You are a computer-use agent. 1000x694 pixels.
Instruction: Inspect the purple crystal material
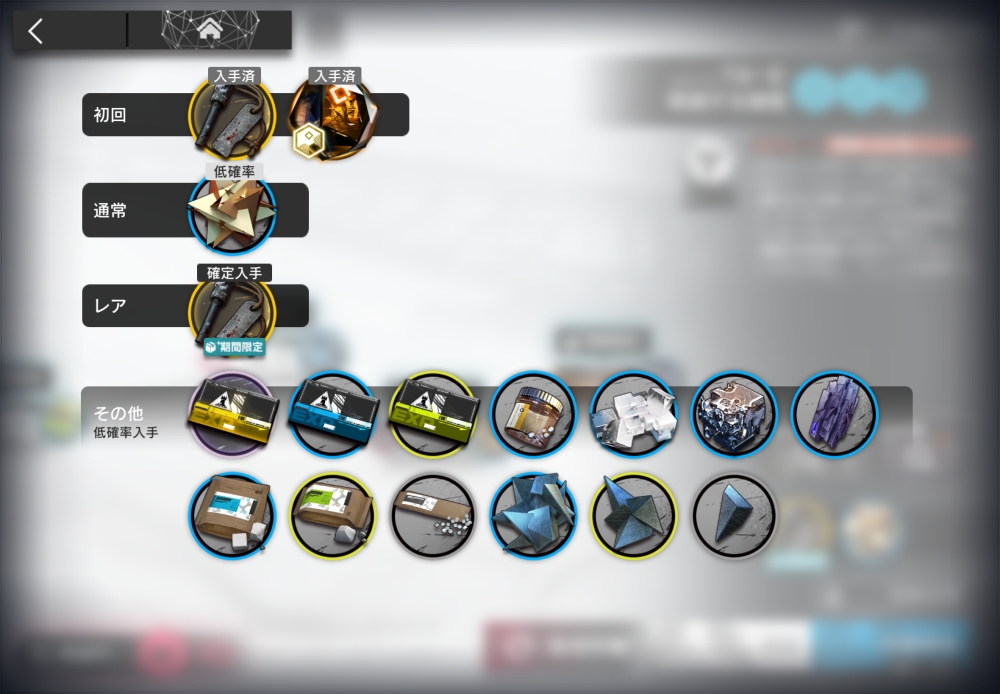(x=834, y=414)
